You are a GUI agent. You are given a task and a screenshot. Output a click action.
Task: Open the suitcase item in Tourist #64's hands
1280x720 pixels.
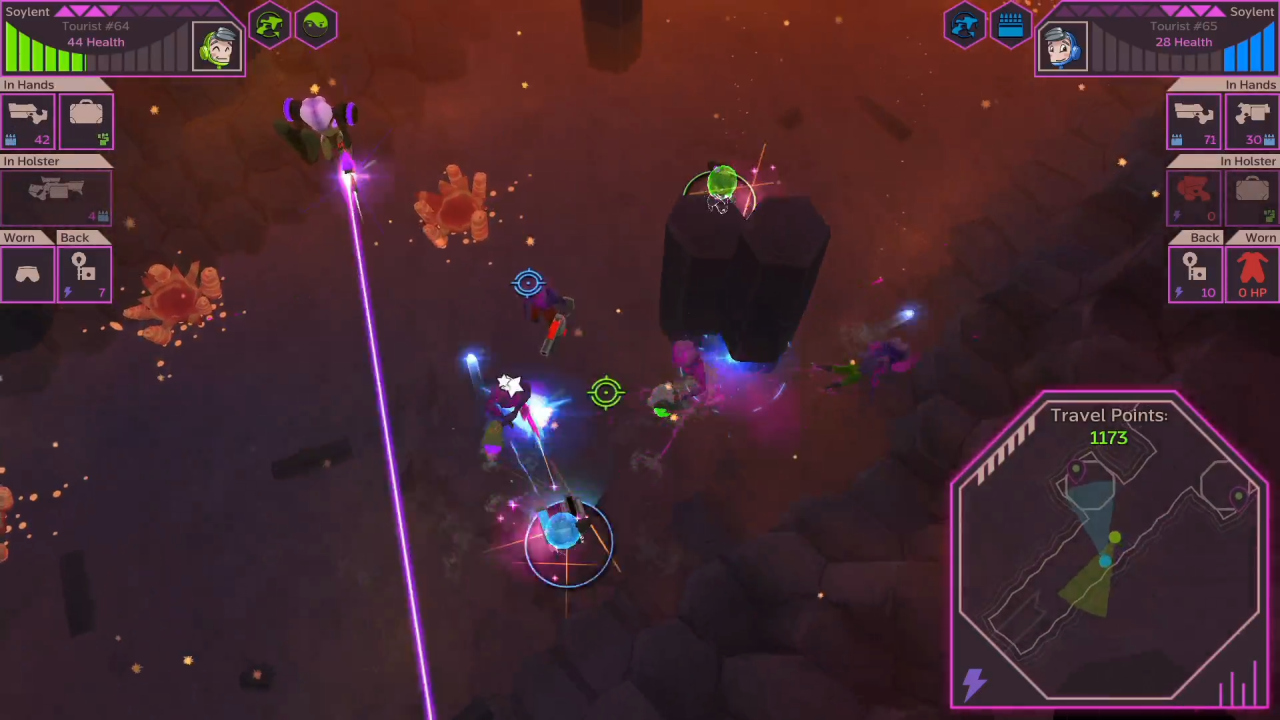[85, 120]
